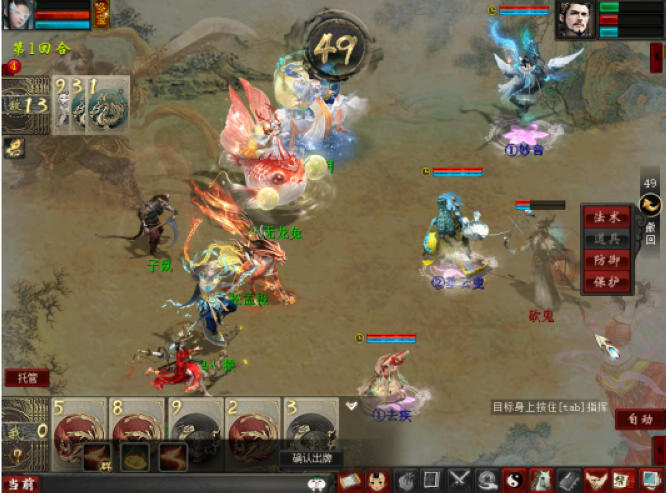
Task: Click the 自动 auto-battle button
Action: 639,420
